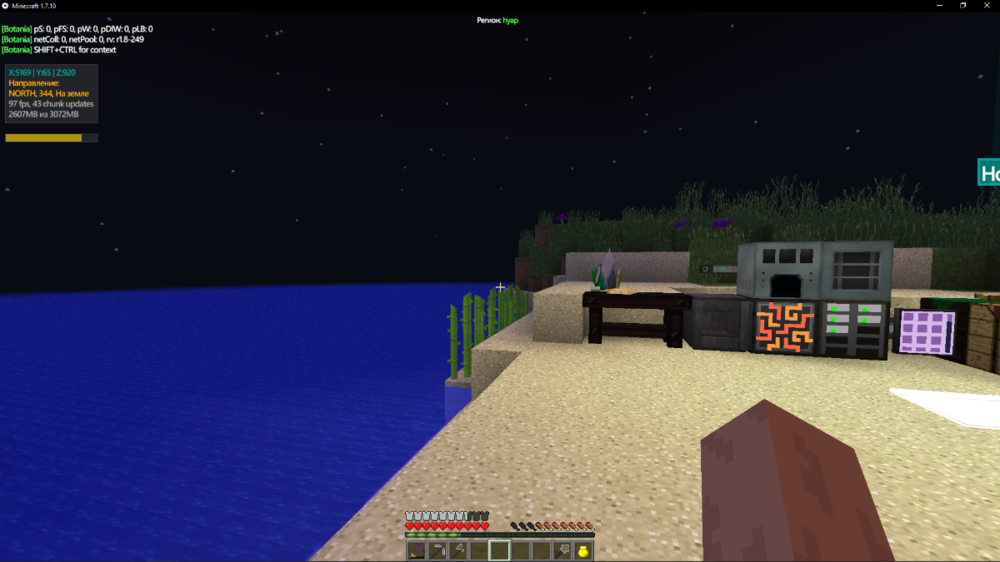
Task: Select the pickaxe hotbar slot
Action: (437, 551)
